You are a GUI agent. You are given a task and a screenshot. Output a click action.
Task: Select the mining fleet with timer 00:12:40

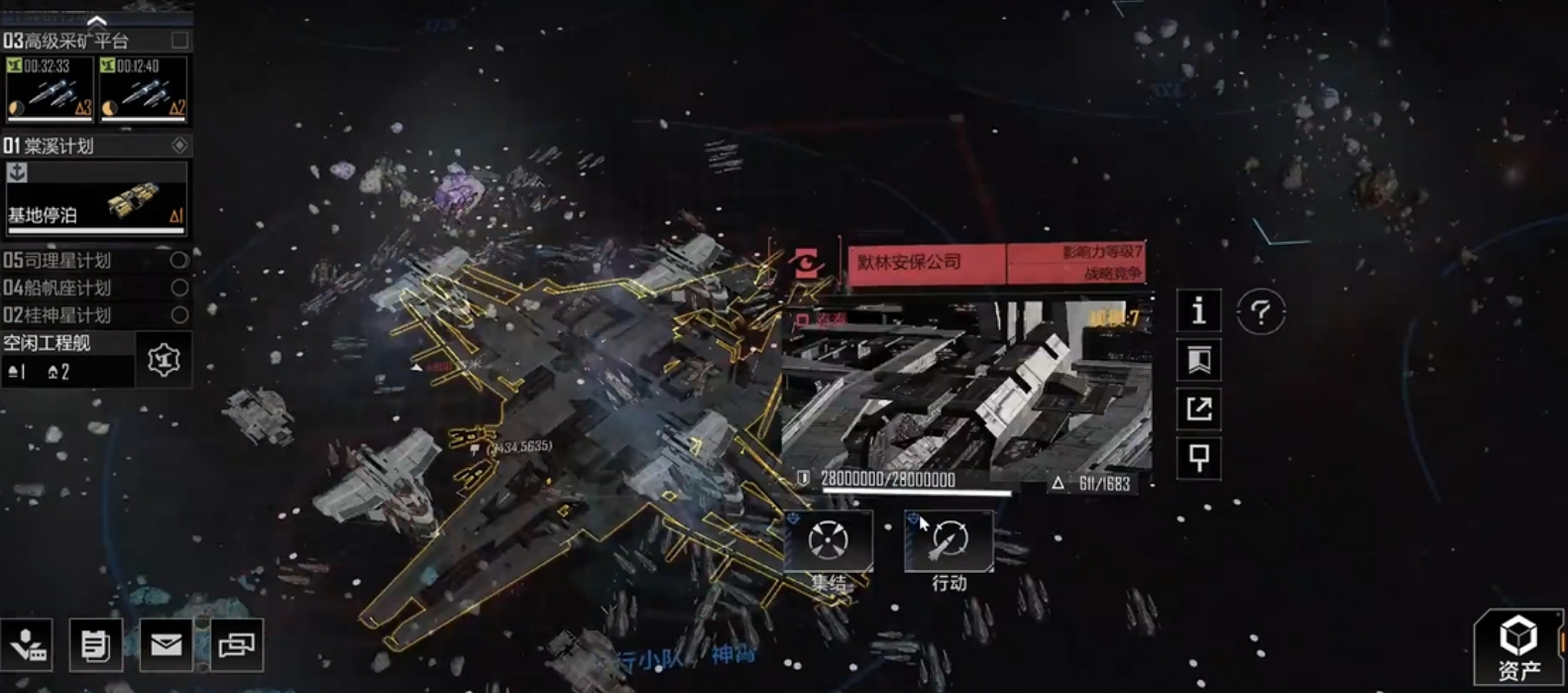click(143, 89)
